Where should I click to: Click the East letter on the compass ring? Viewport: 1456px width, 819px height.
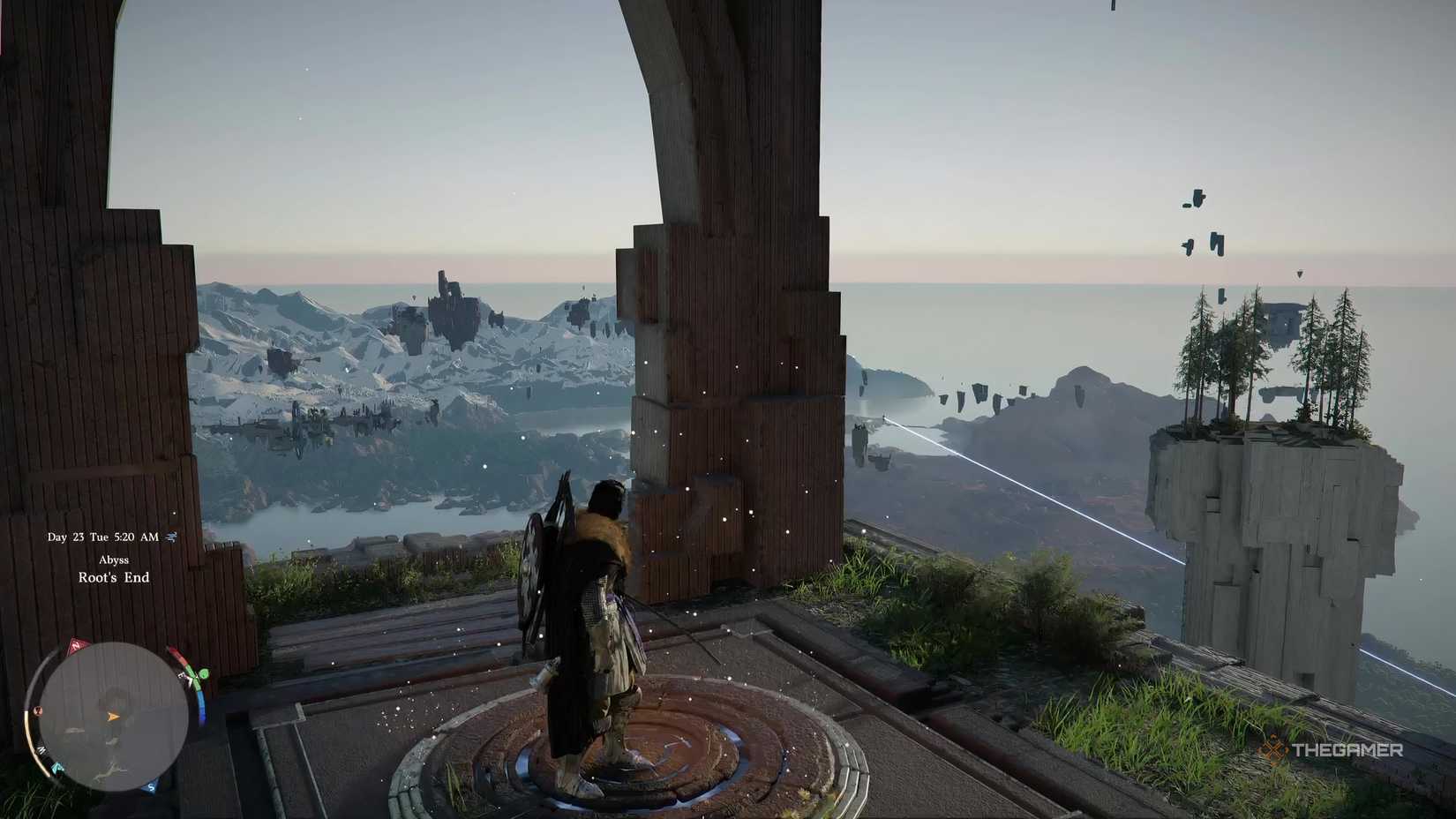(x=180, y=675)
